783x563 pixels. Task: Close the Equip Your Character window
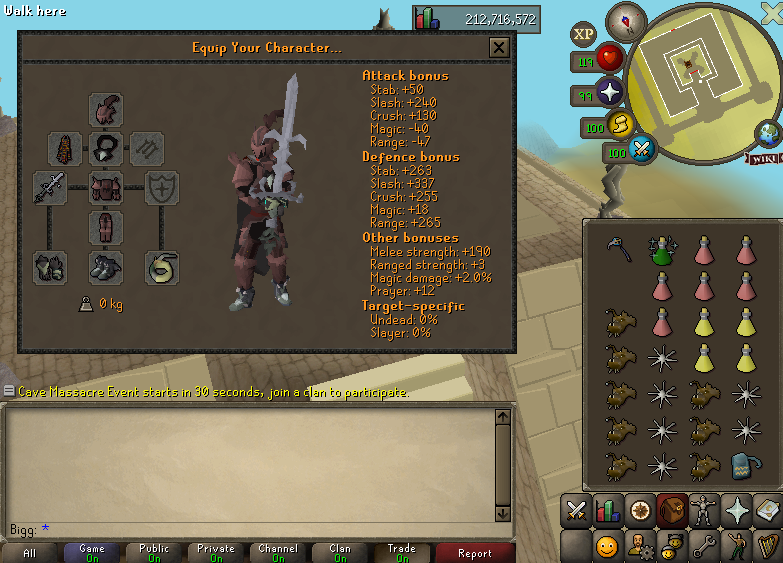tap(498, 47)
